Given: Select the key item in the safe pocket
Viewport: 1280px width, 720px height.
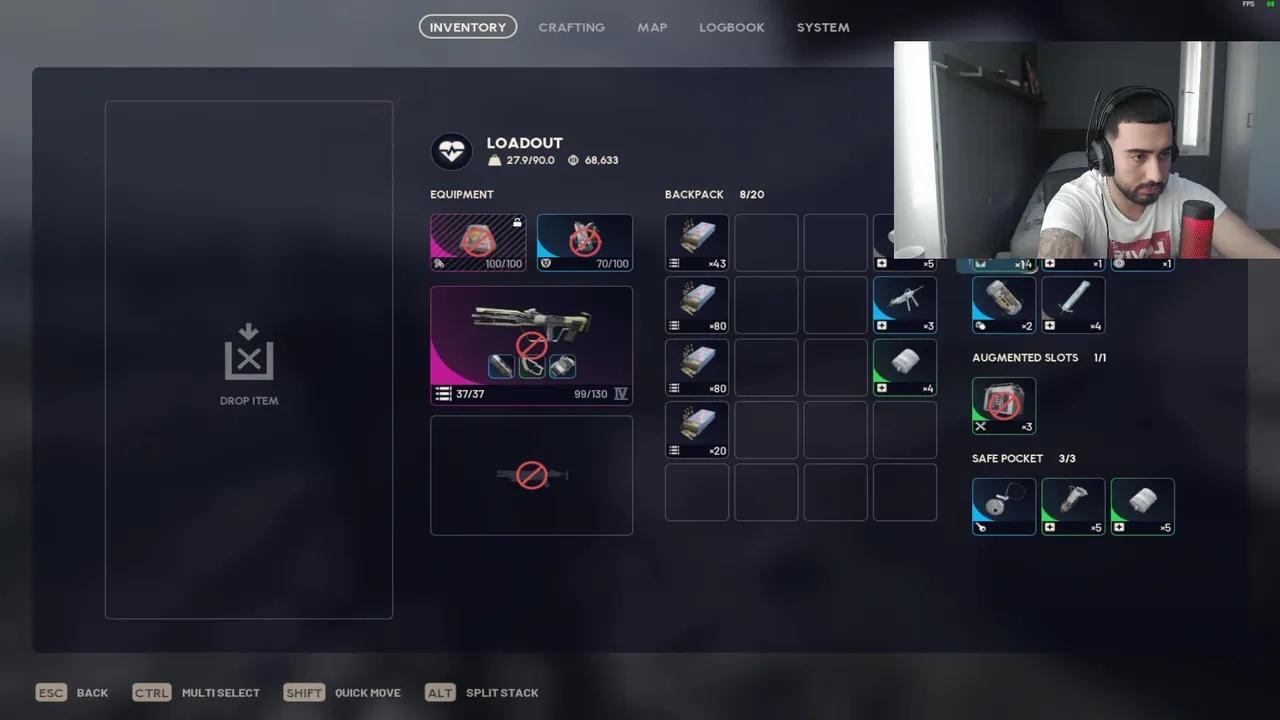Looking at the screenshot, I should pyautogui.click(x=1003, y=505).
